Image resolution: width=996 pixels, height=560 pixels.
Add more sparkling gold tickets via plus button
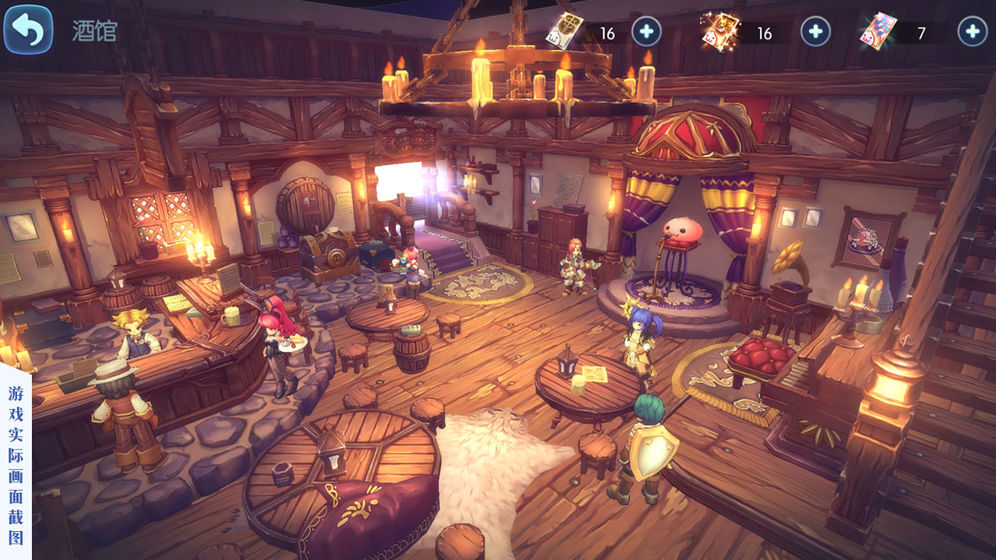816,32
